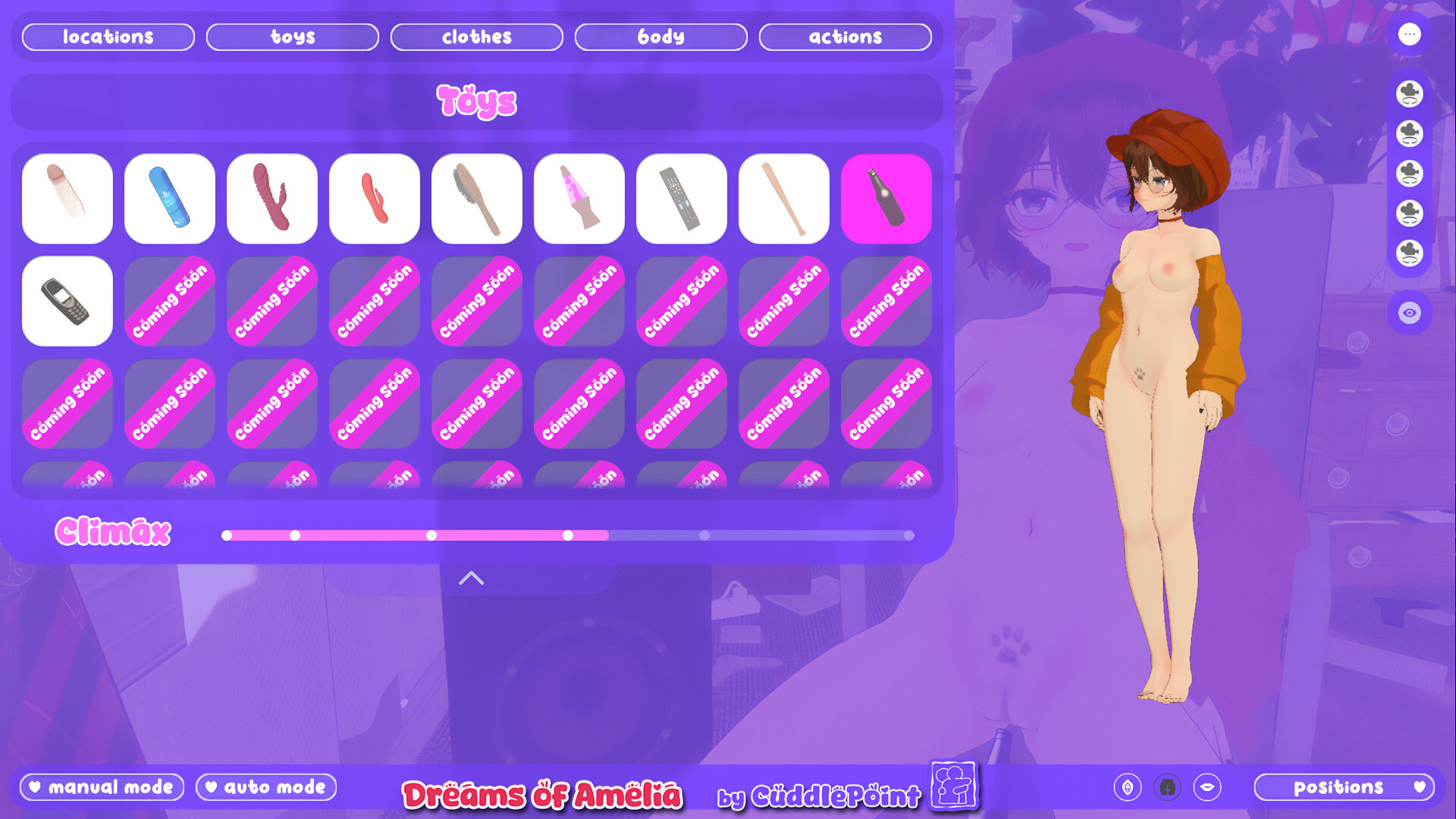Switch to the topmost camera angle
Screen dimensions: 1456x819
1410,94
